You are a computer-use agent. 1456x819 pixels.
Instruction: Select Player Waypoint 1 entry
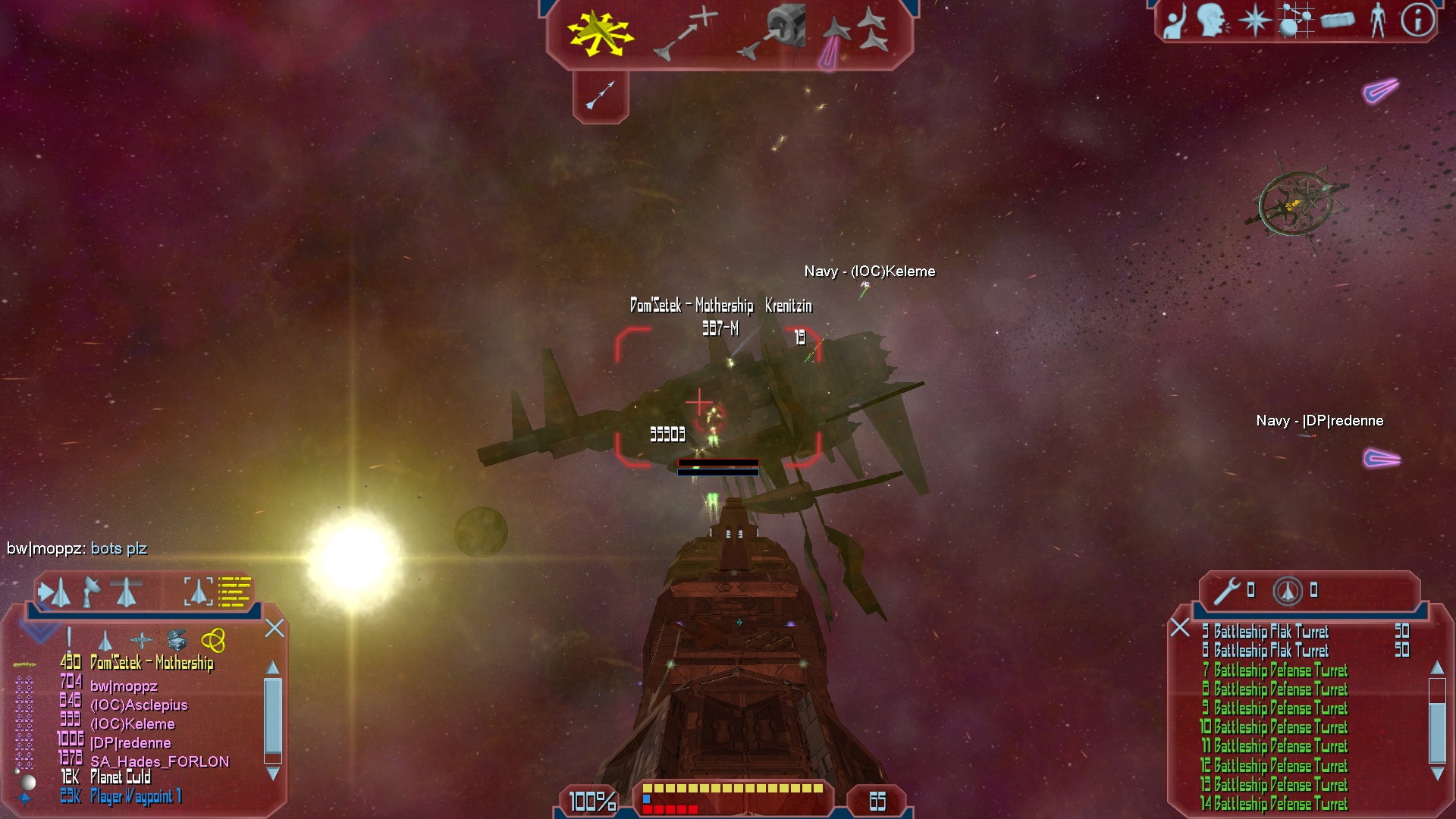click(x=136, y=796)
